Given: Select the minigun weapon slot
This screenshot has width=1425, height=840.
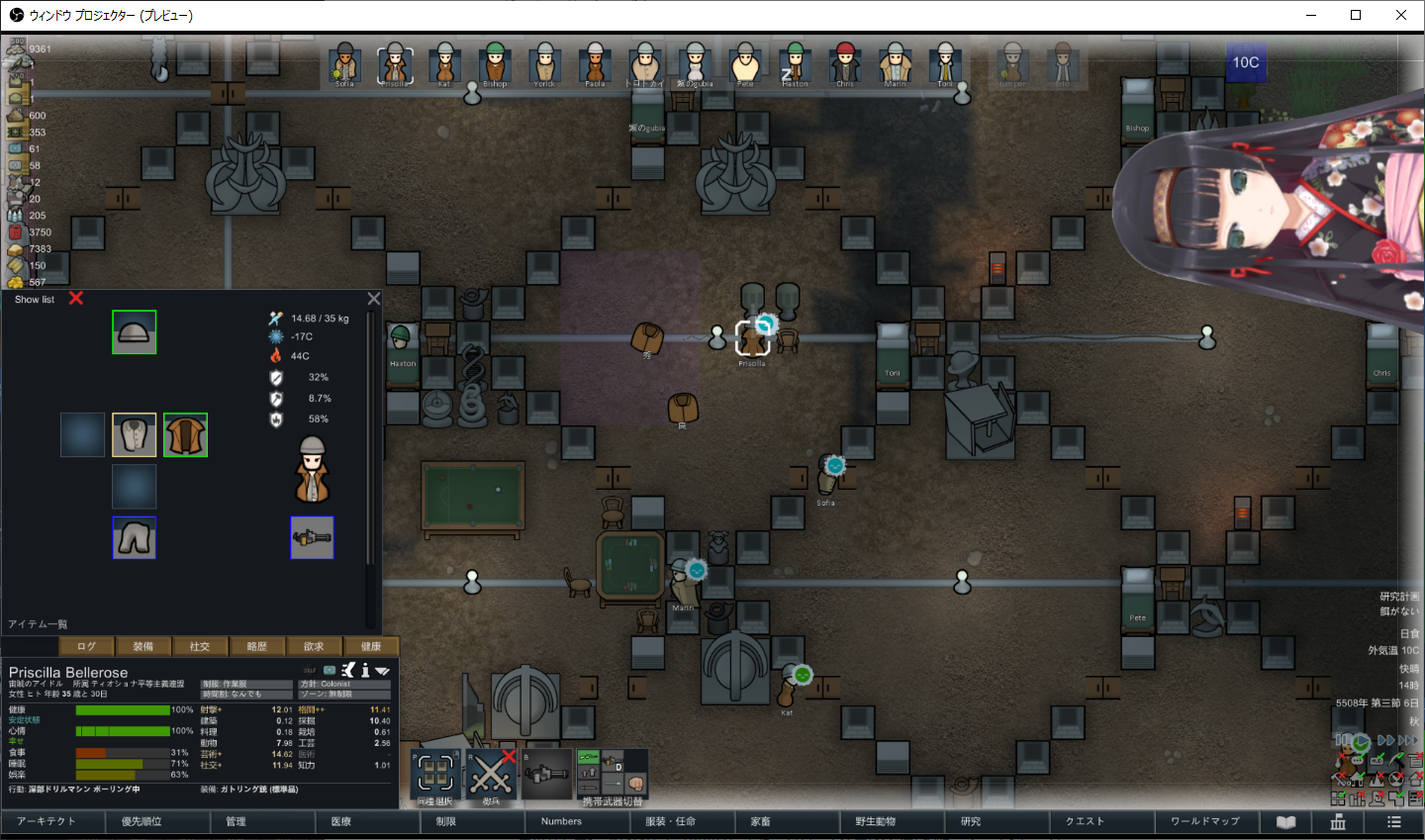Looking at the screenshot, I should (312, 537).
